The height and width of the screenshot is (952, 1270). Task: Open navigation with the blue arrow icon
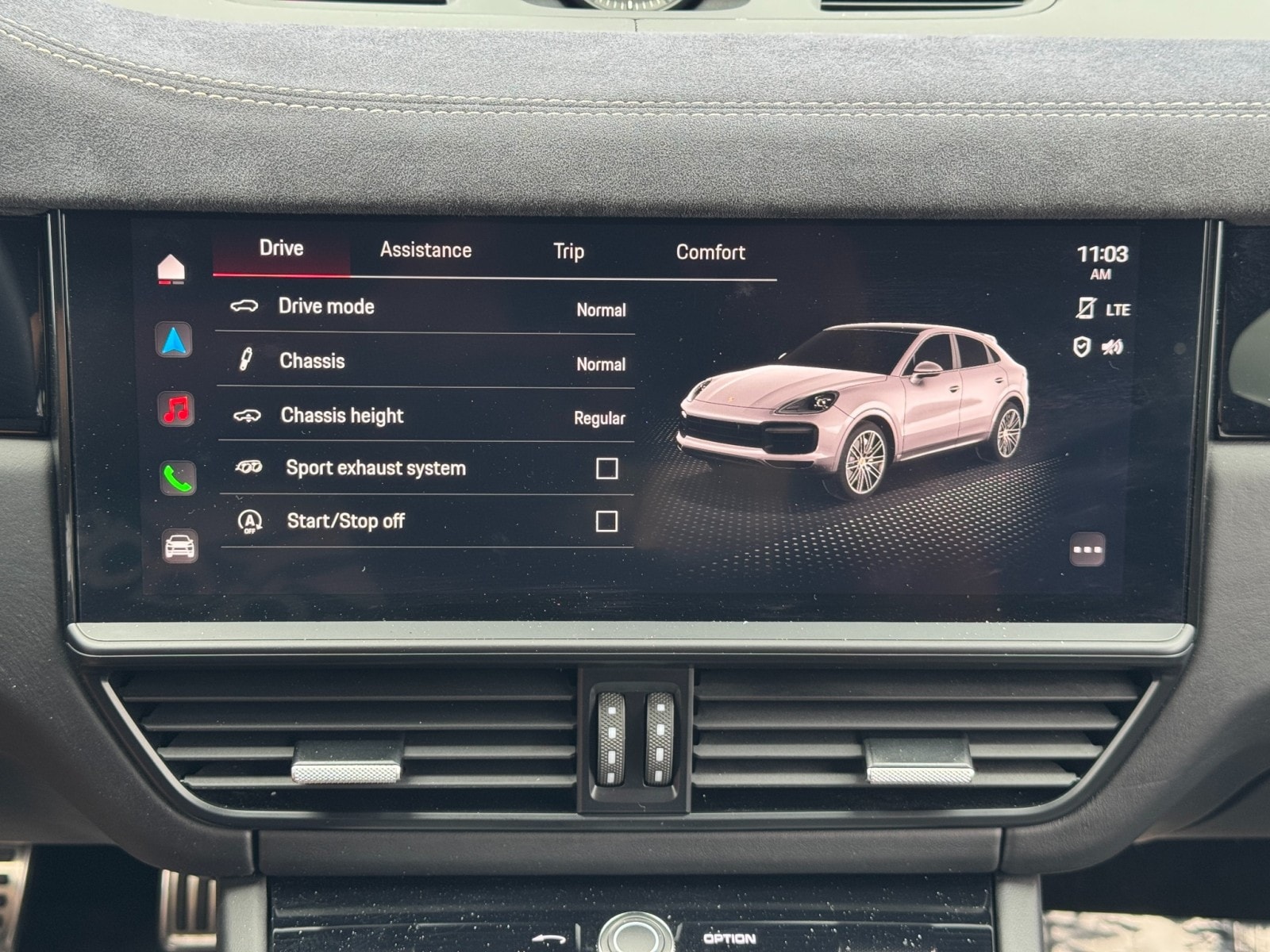pos(174,340)
